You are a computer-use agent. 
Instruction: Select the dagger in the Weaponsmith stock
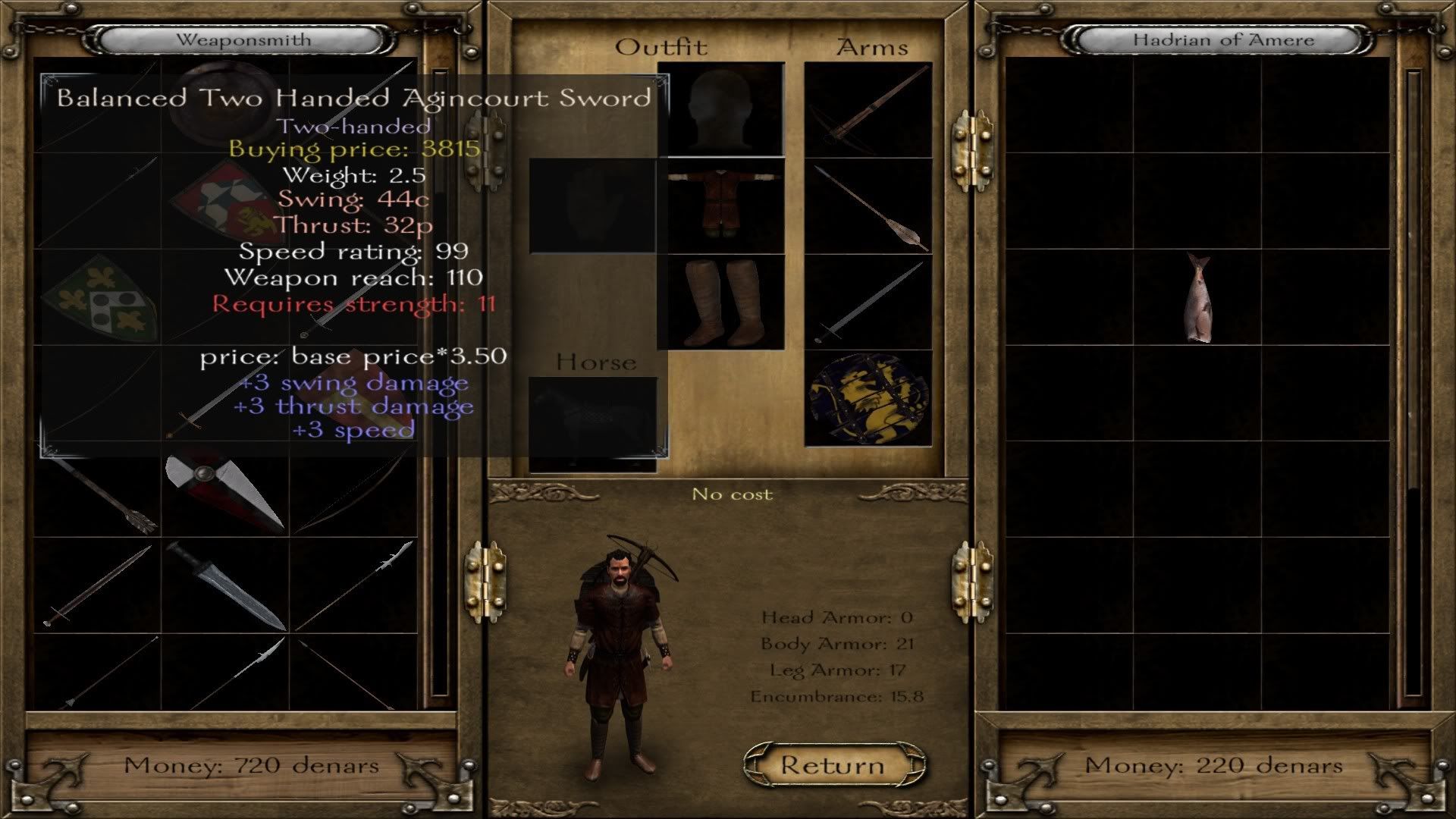click(x=225, y=585)
